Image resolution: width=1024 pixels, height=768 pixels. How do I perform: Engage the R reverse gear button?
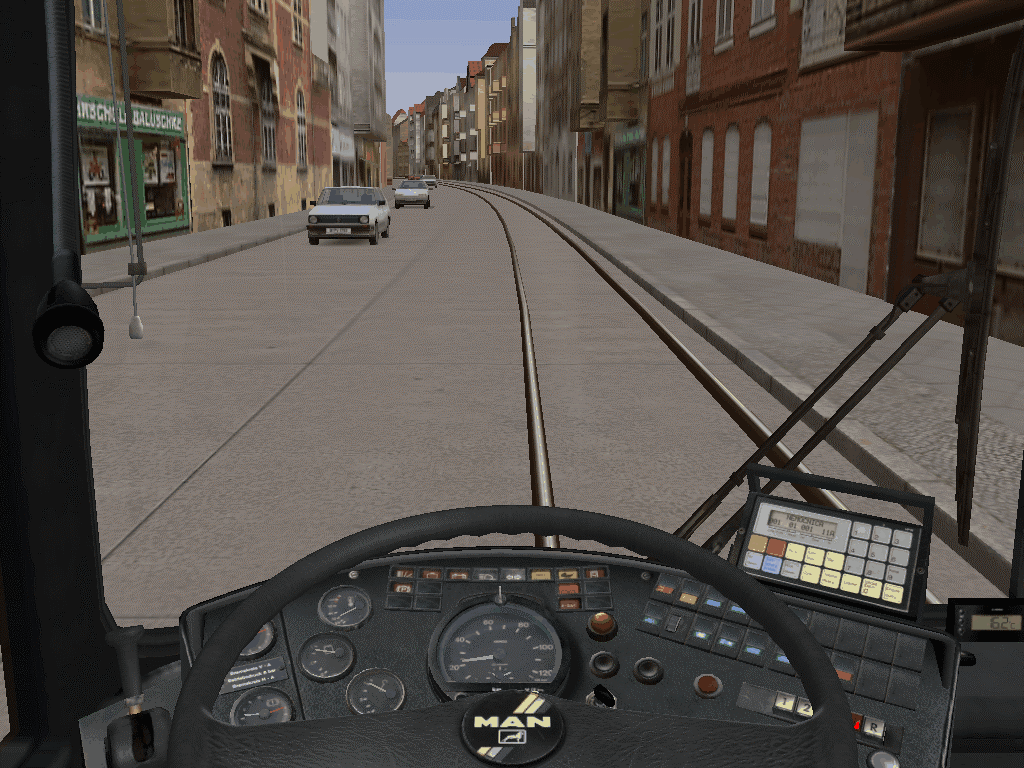coord(874,729)
